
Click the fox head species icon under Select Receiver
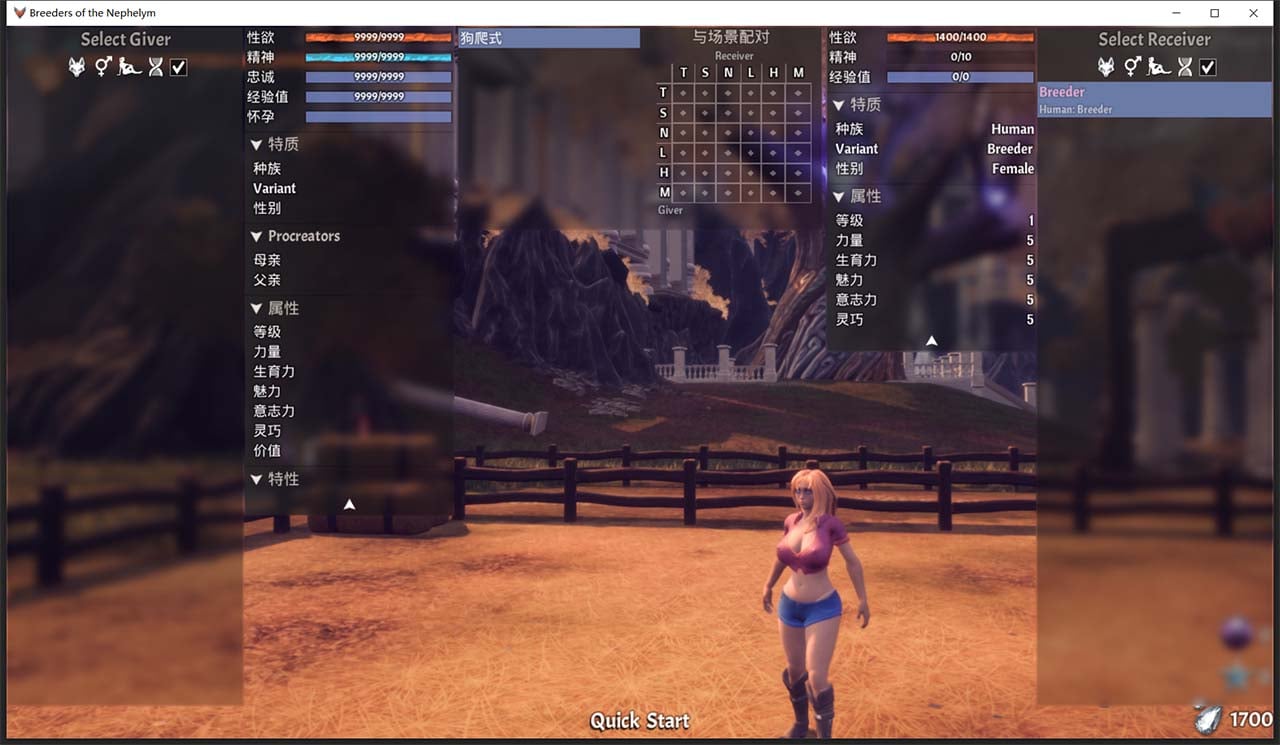tap(1106, 67)
